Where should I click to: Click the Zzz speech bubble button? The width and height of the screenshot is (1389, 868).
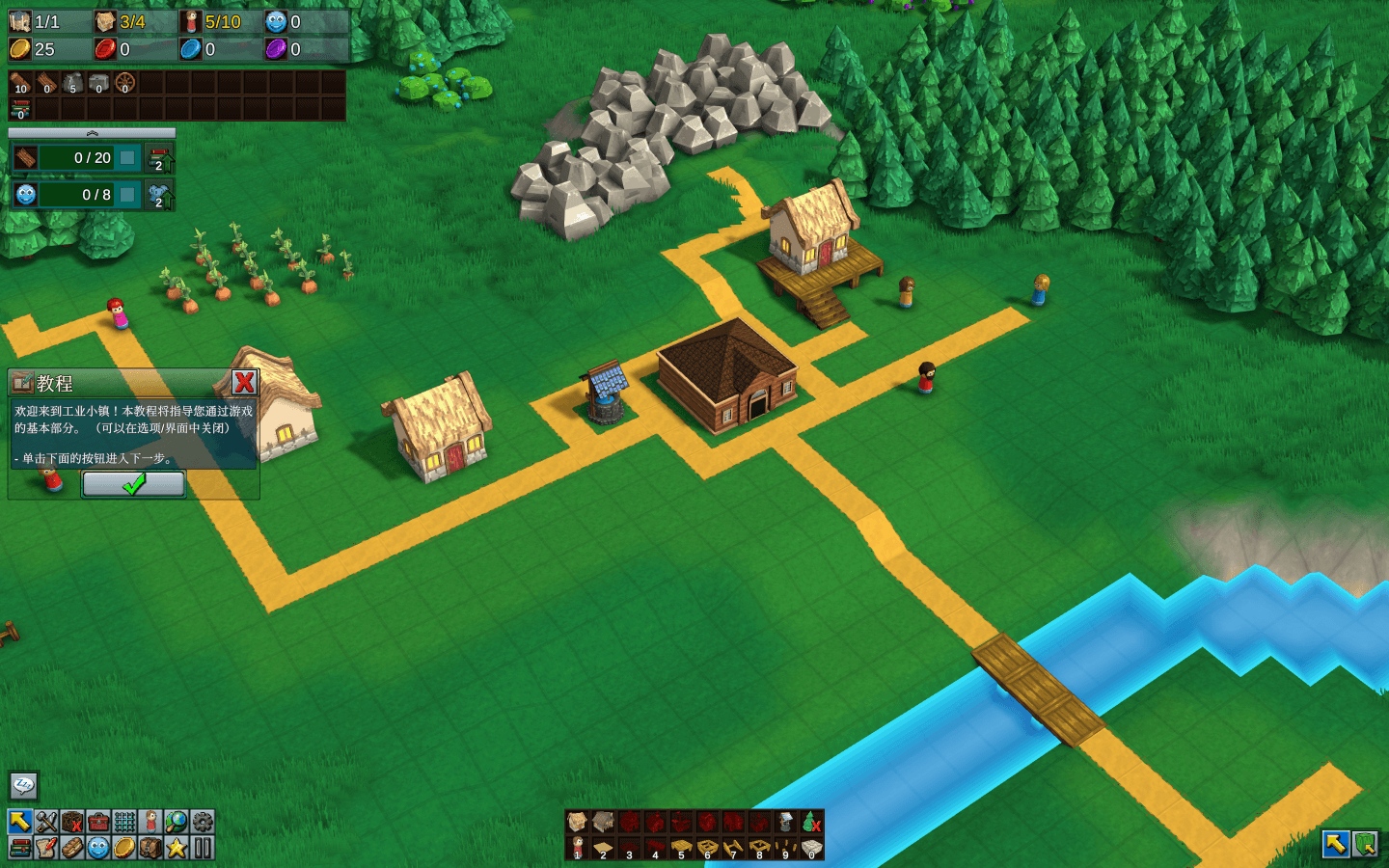click(x=23, y=786)
